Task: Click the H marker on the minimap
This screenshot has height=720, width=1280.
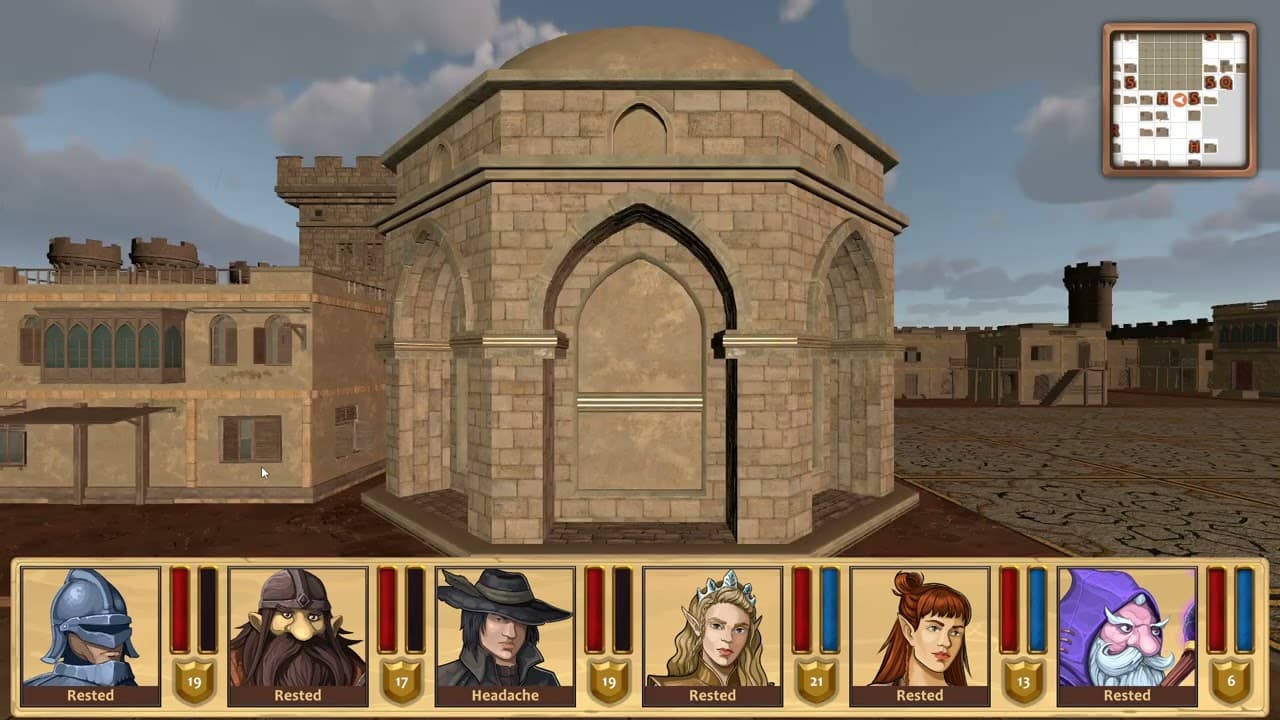Action: point(1162,98)
